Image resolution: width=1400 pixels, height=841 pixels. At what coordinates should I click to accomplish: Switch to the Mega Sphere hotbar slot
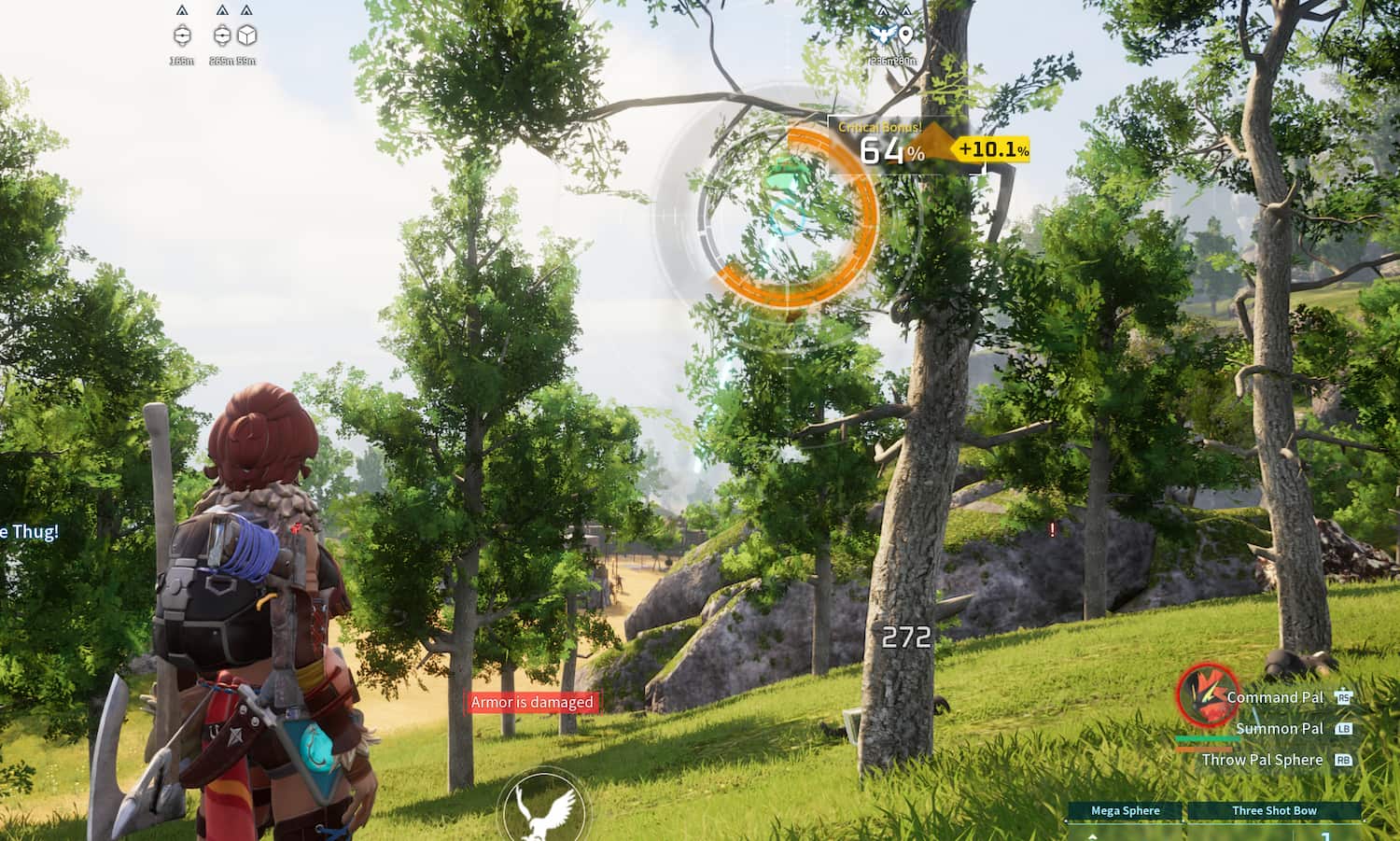1125,810
